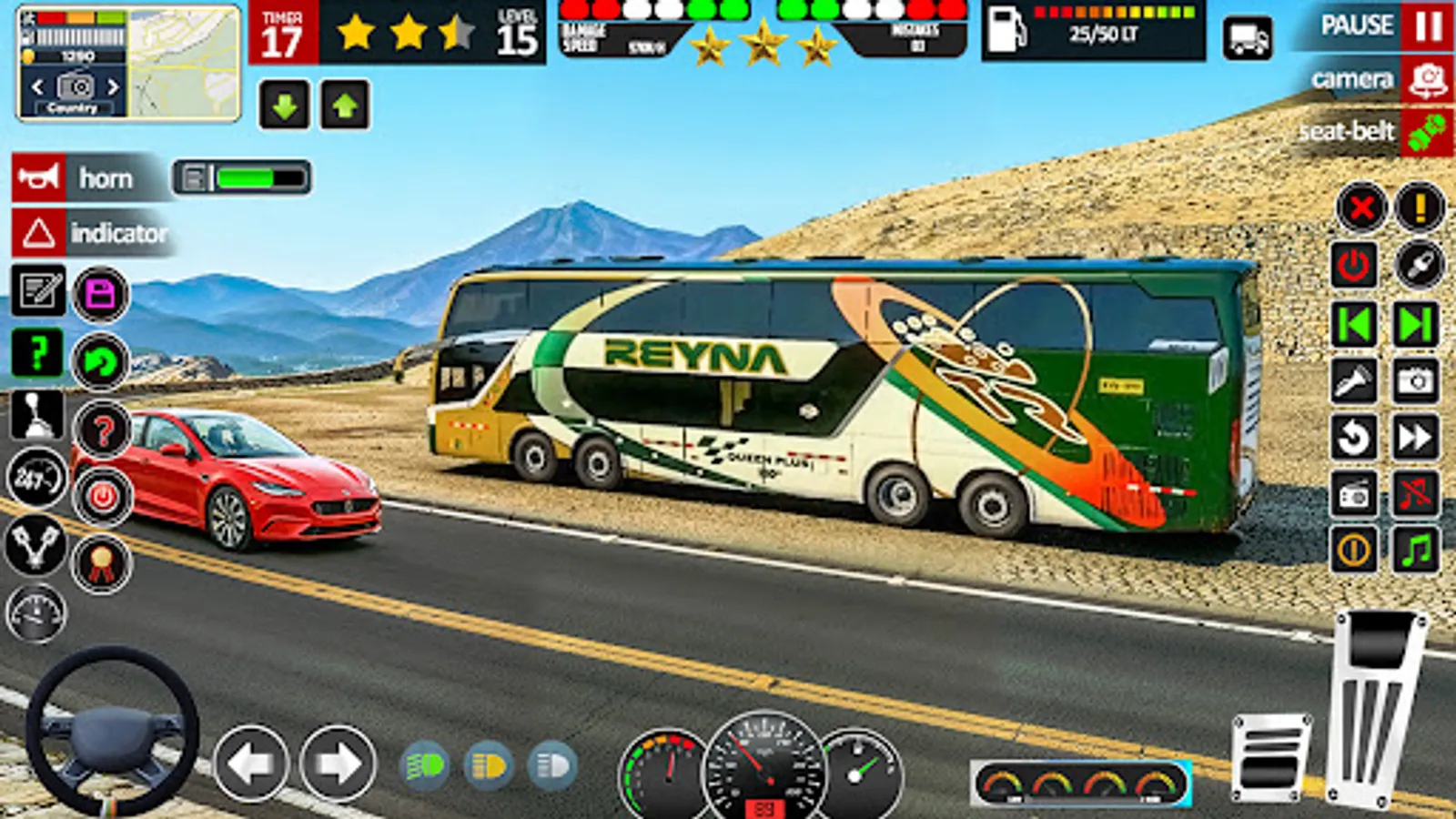Viewport: 1456px width, 819px height.
Task: Open the in-game camera screenshot tool
Action: click(1416, 379)
